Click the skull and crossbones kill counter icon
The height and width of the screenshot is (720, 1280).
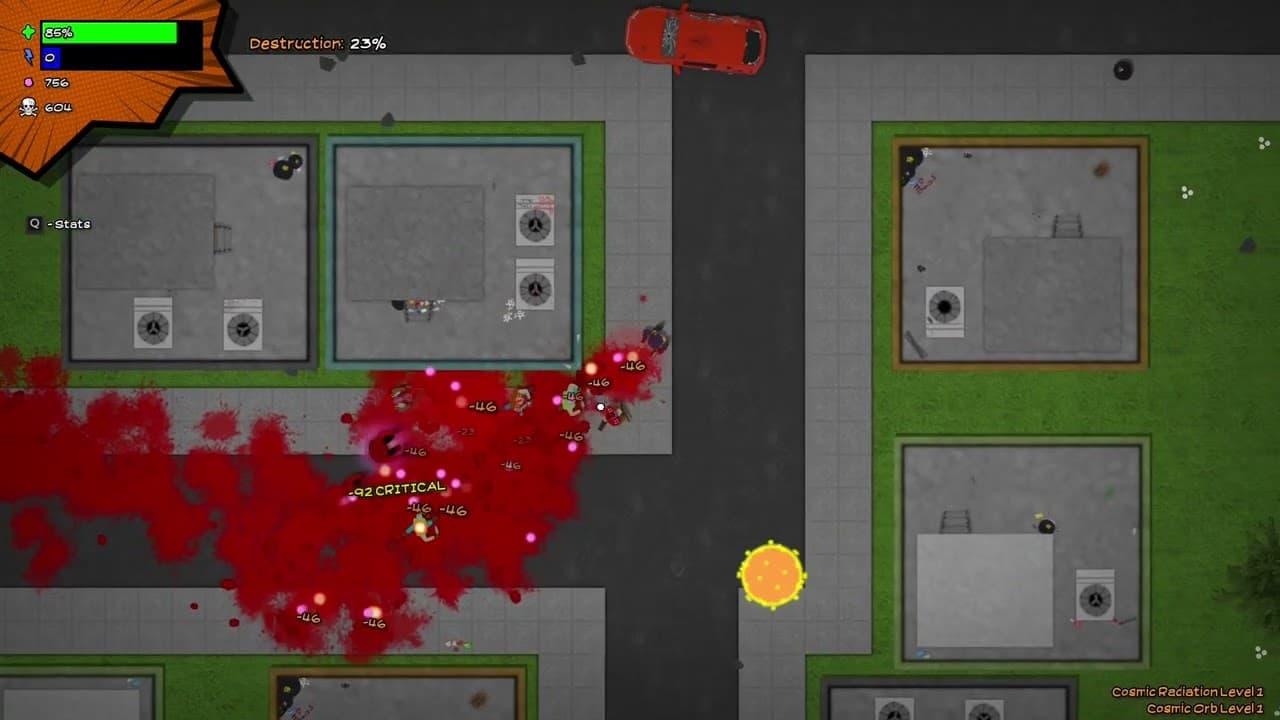[30, 104]
